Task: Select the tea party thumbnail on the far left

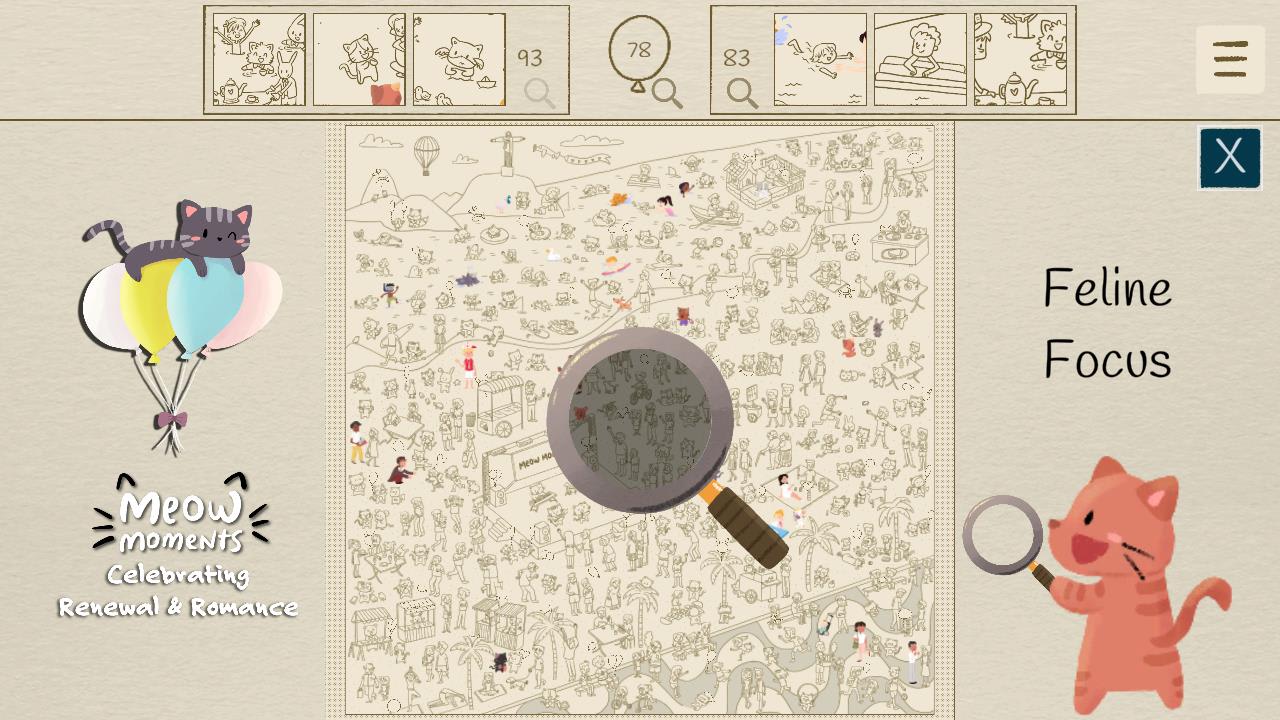Action: pyautogui.click(x=257, y=60)
